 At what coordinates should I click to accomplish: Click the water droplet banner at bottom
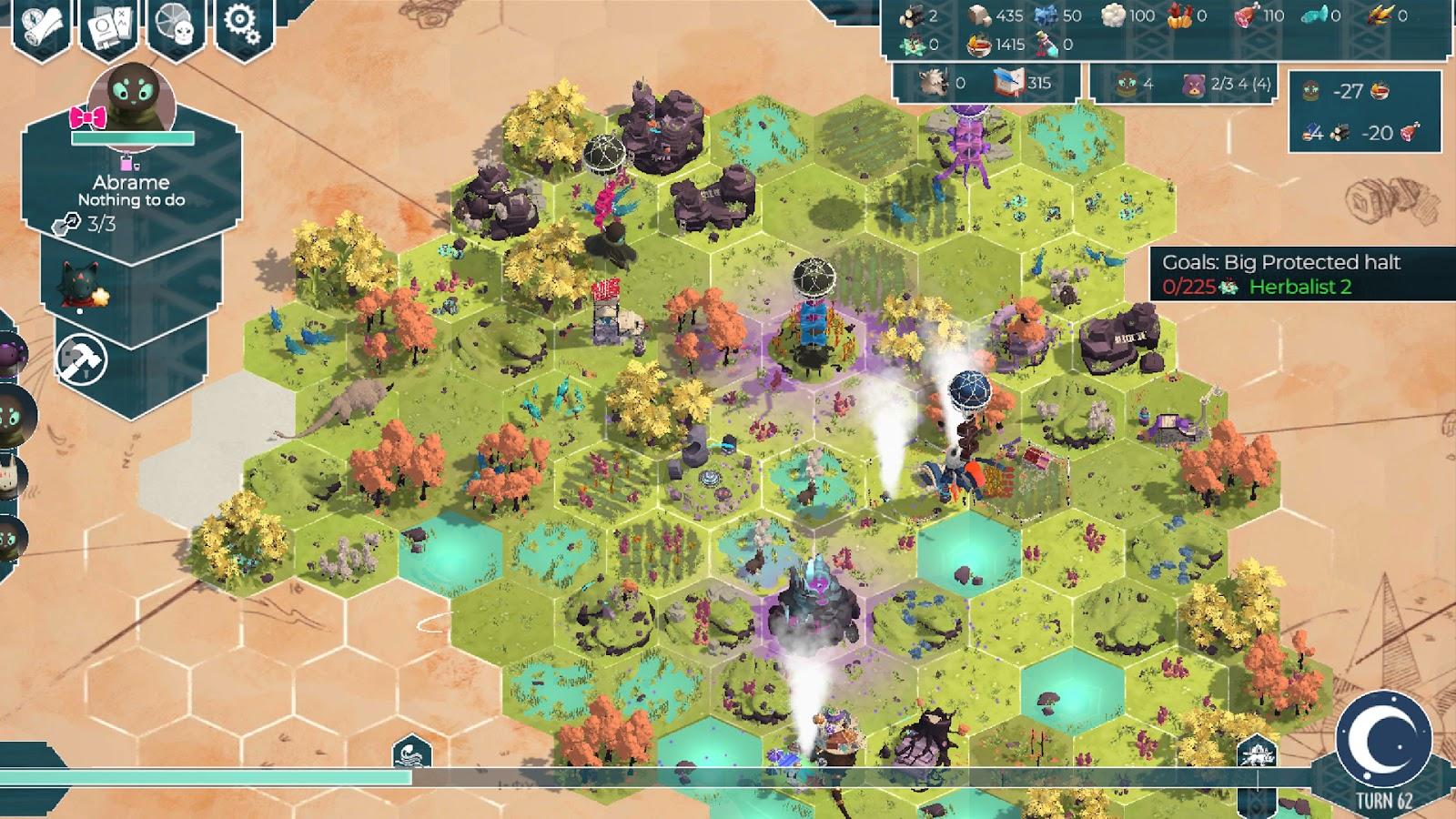(410, 753)
